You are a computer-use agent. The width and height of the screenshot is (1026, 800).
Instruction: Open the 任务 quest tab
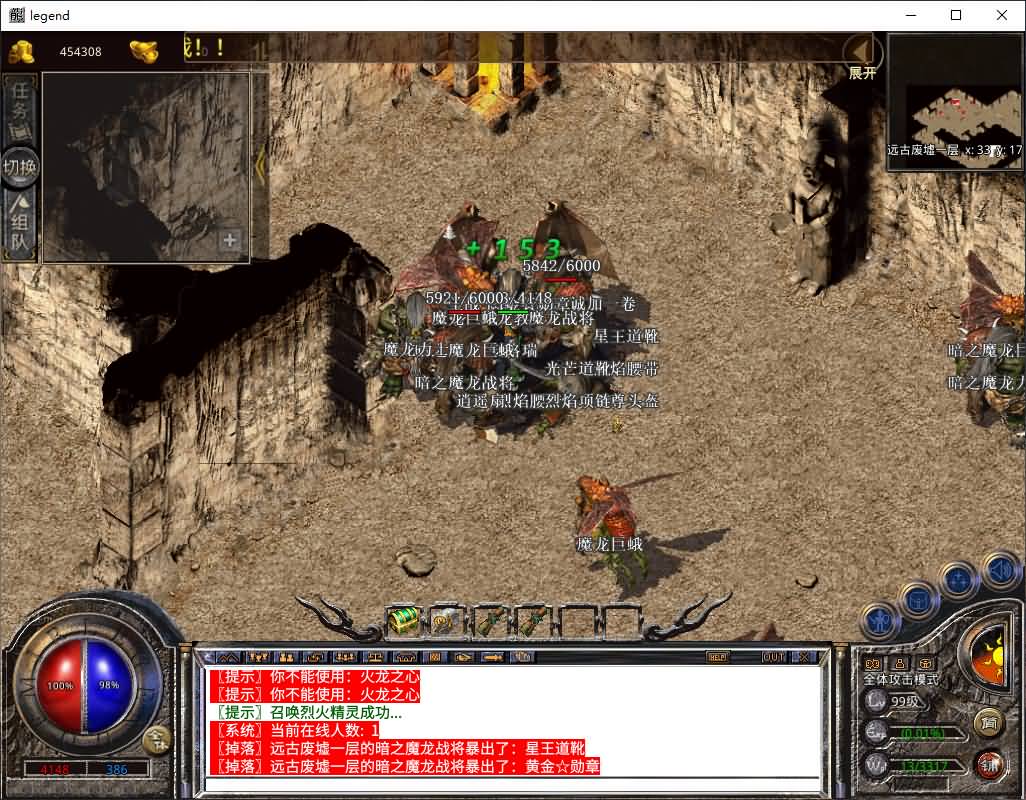pyautogui.click(x=20, y=108)
